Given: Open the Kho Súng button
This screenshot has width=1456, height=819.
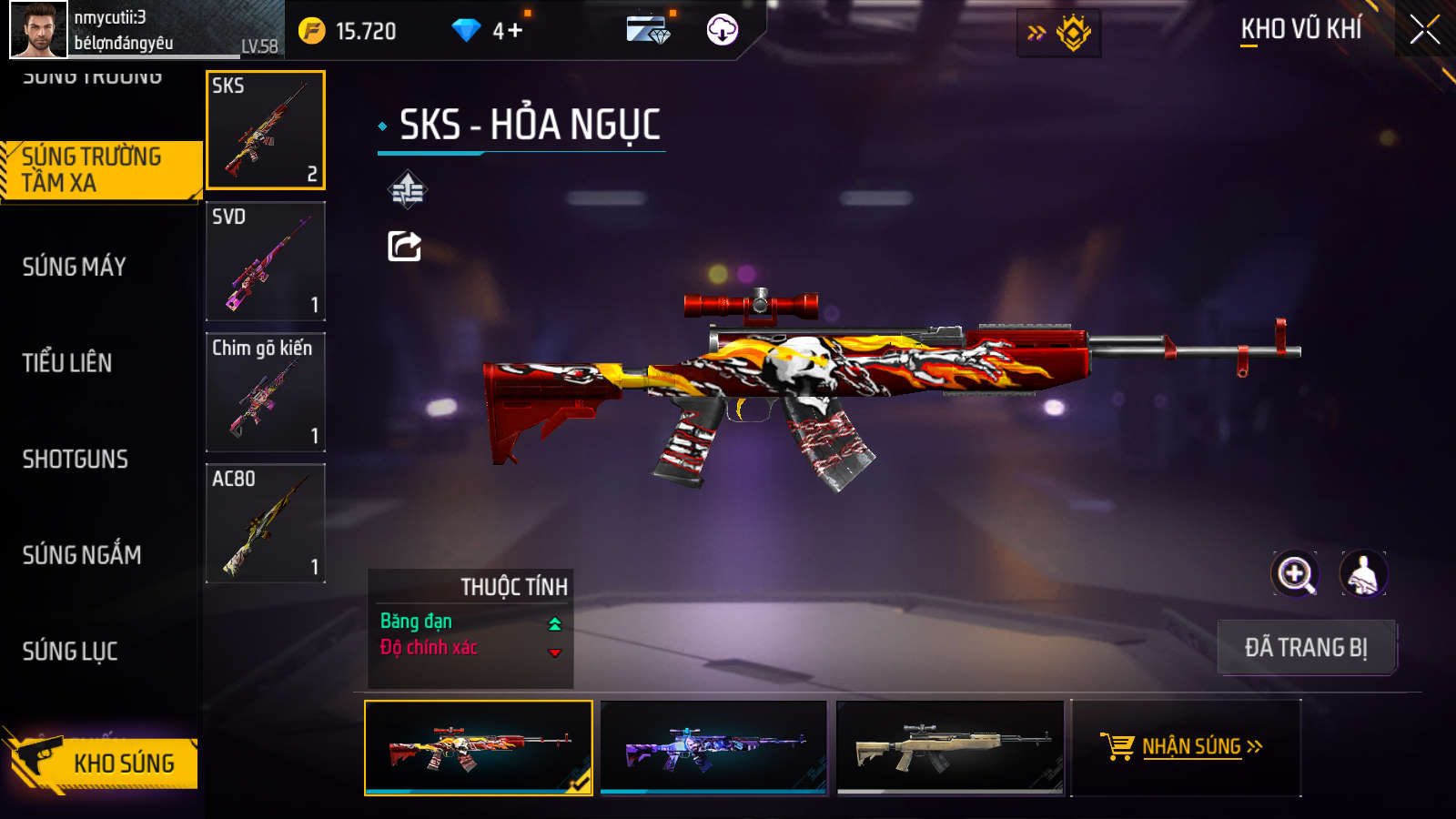Looking at the screenshot, I should coord(102,763).
